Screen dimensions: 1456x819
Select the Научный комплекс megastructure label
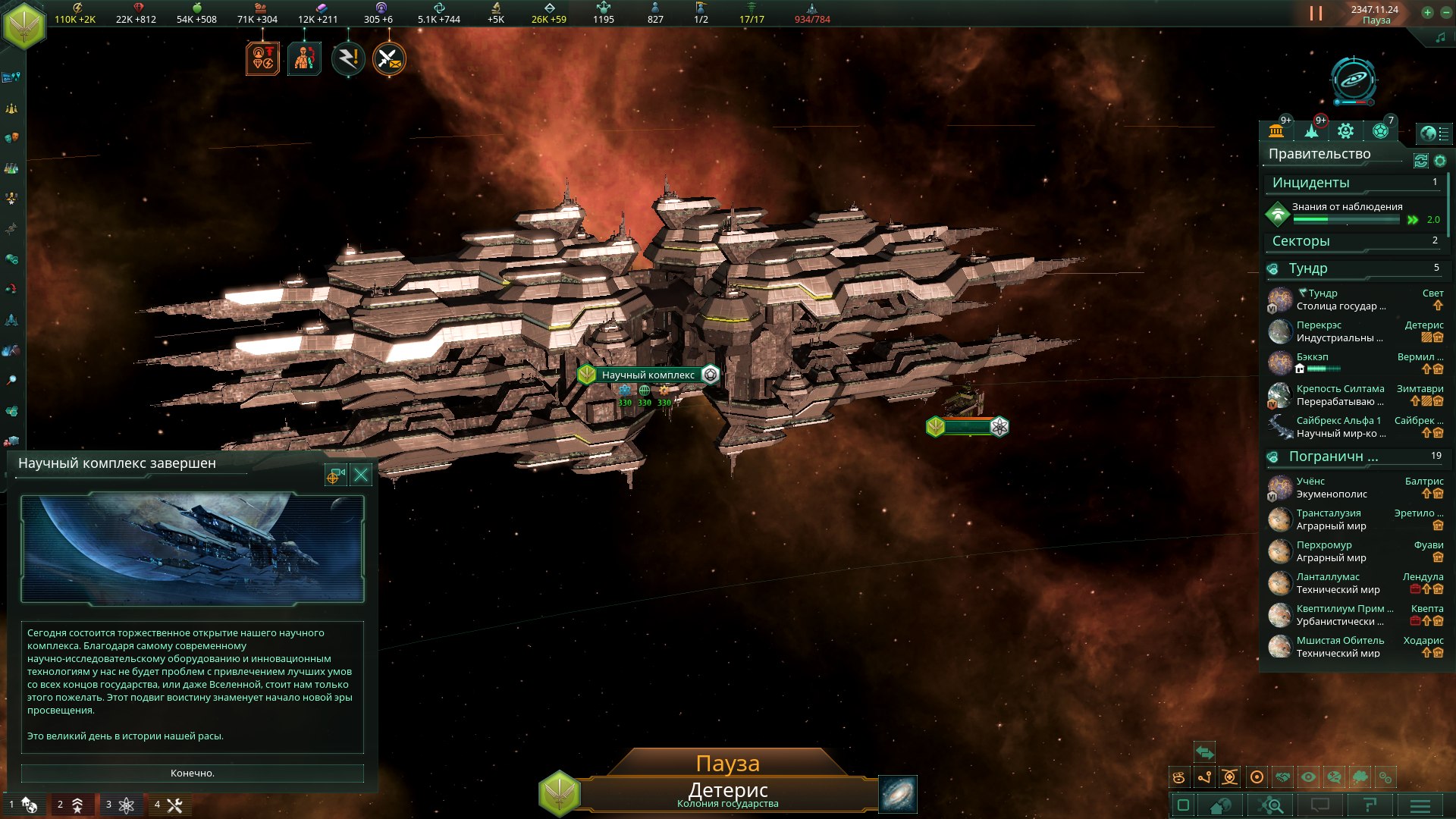click(648, 375)
